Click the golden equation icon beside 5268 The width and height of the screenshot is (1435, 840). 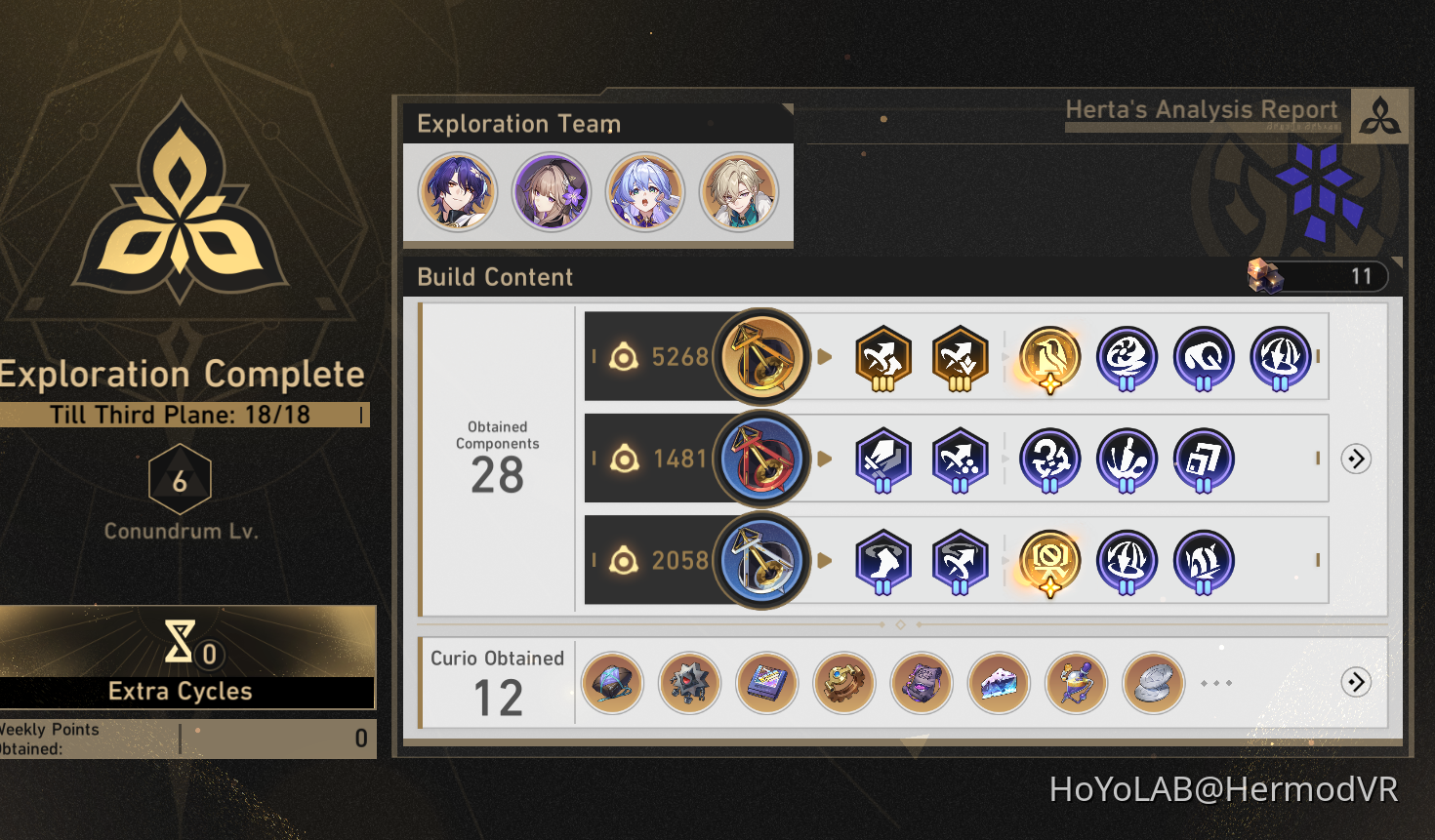(x=762, y=357)
